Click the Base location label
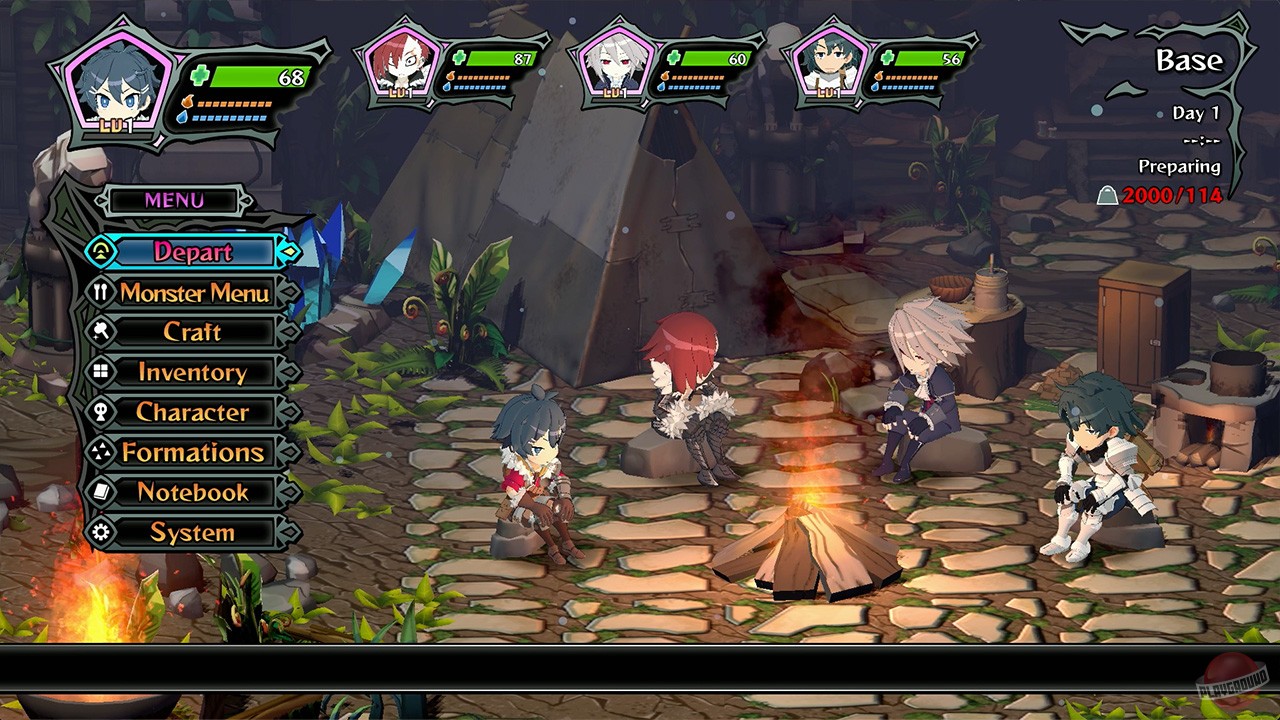The width and height of the screenshot is (1280, 720). (x=1188, y=60)
